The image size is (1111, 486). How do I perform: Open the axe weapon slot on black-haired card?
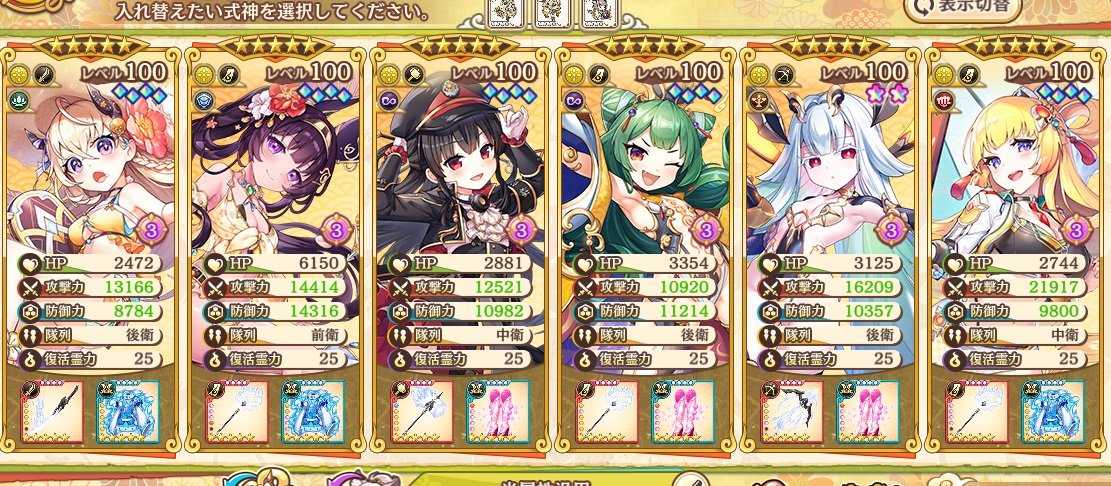(x=423, y=412)
